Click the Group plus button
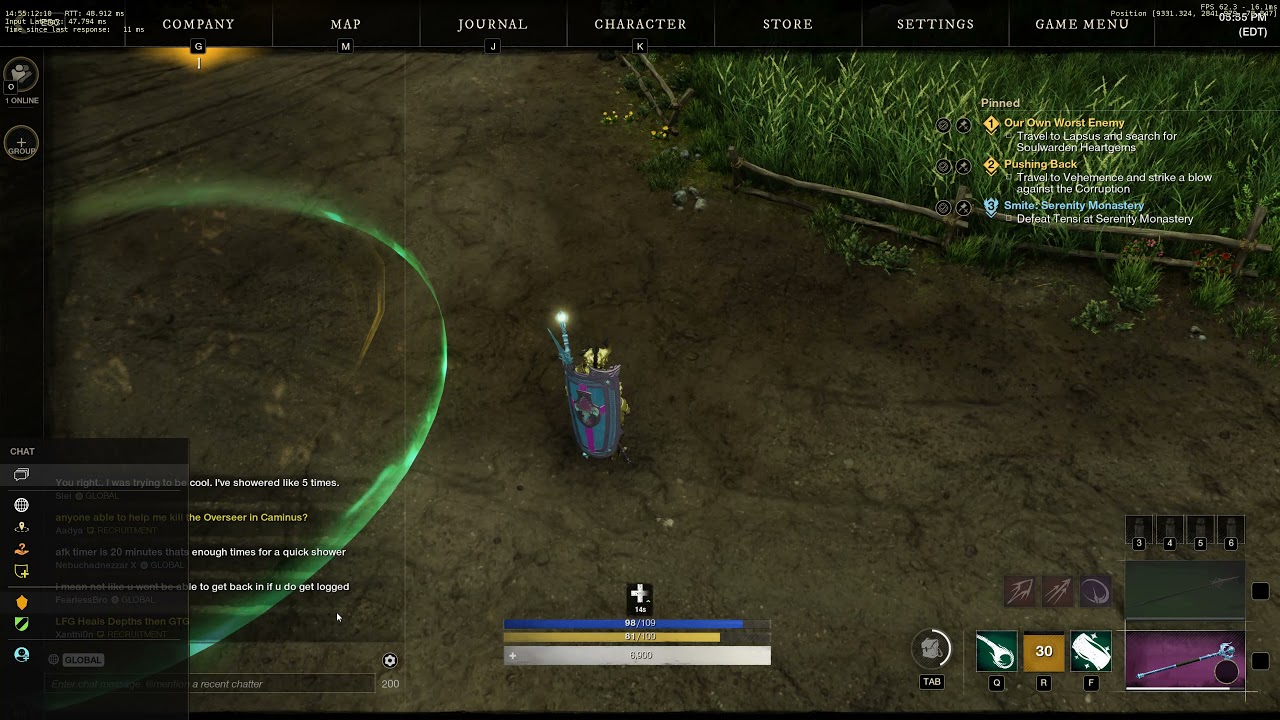This screenshot has width=1280, height=720. coord(21,143)
